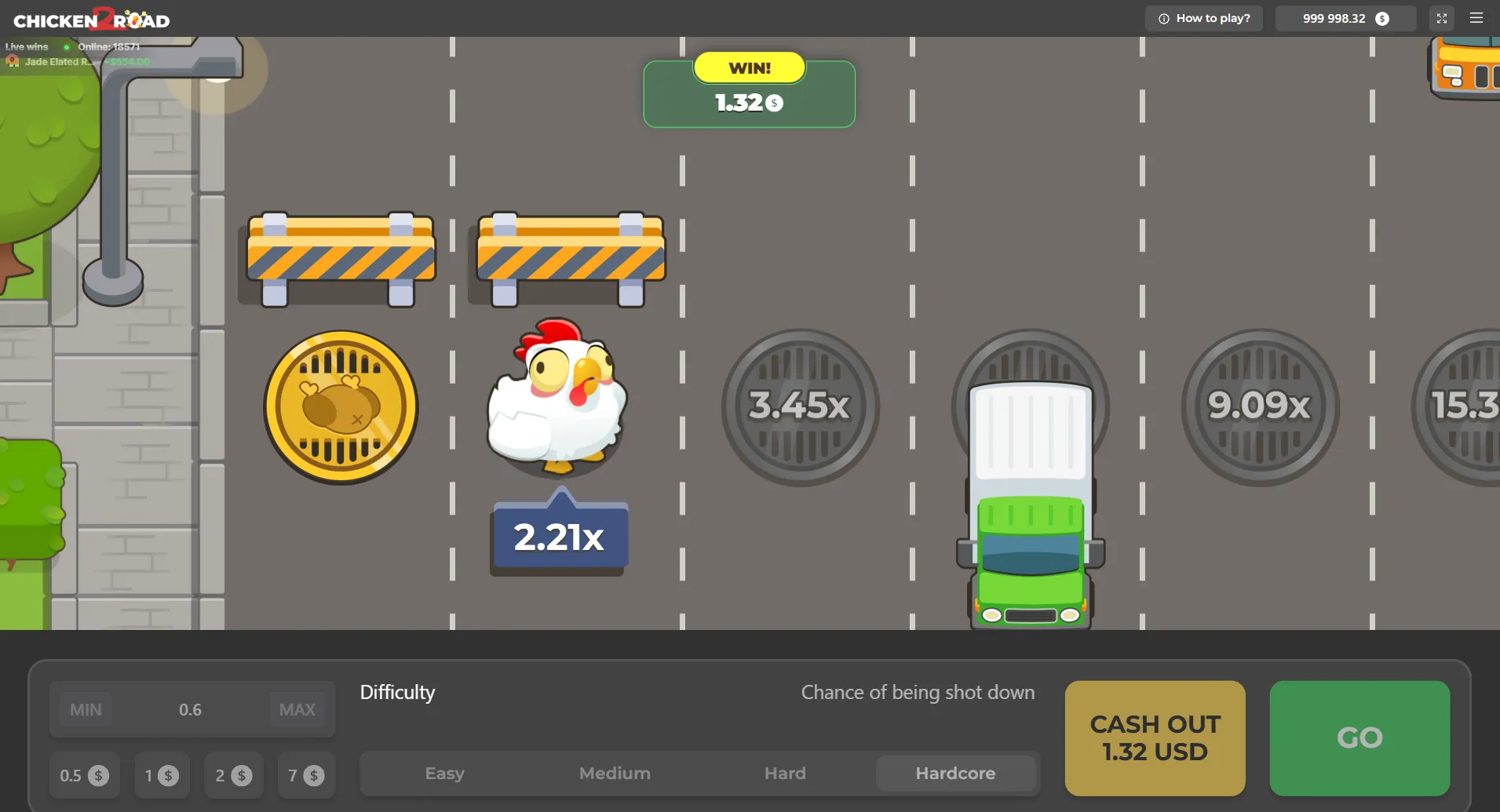The height and width of the screenshot is (812, 1500).
Task: Open the How to play guide
Action: point(1204,18)
